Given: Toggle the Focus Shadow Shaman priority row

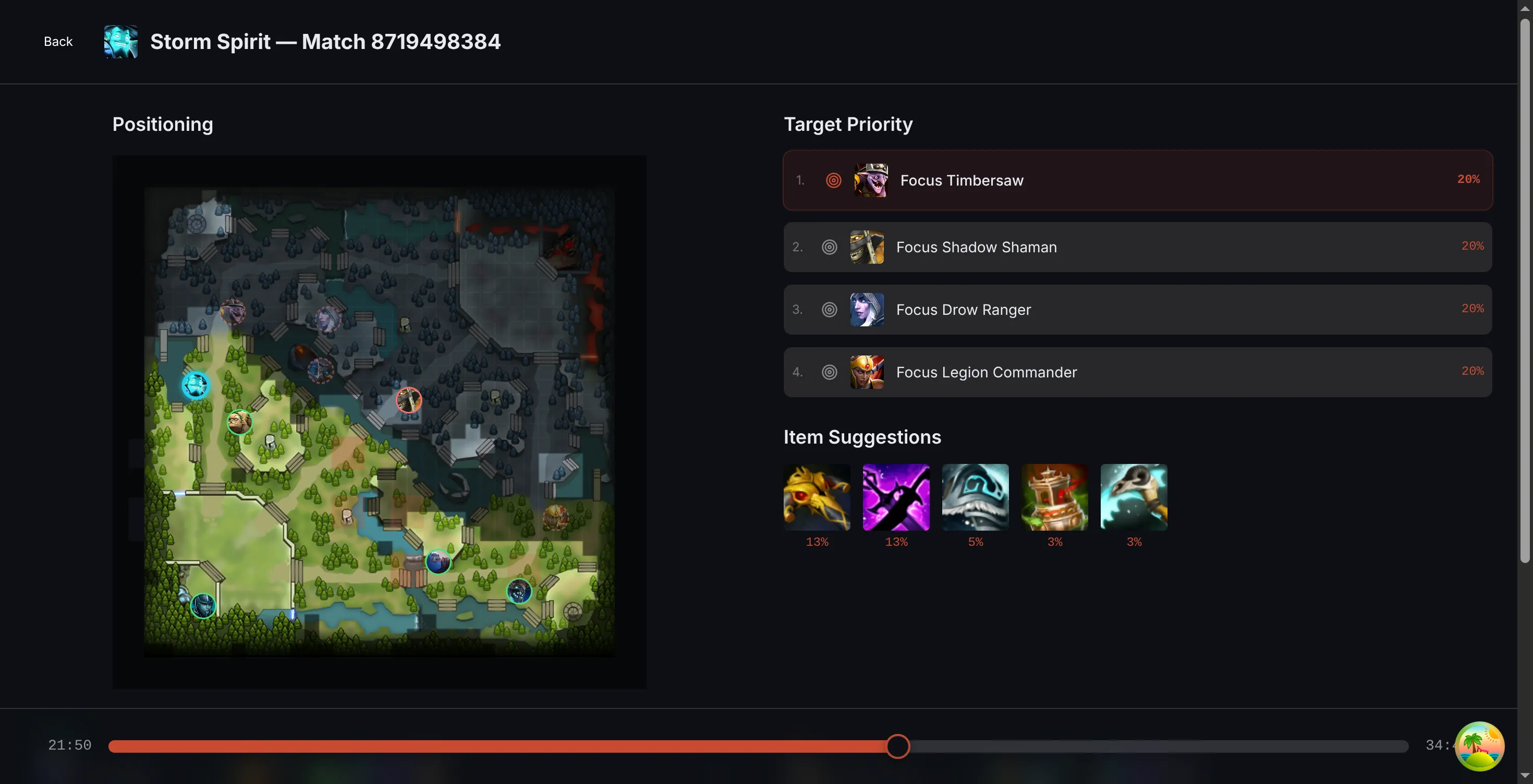Looking at the screenshot, I should click(x=1138, y=248).
